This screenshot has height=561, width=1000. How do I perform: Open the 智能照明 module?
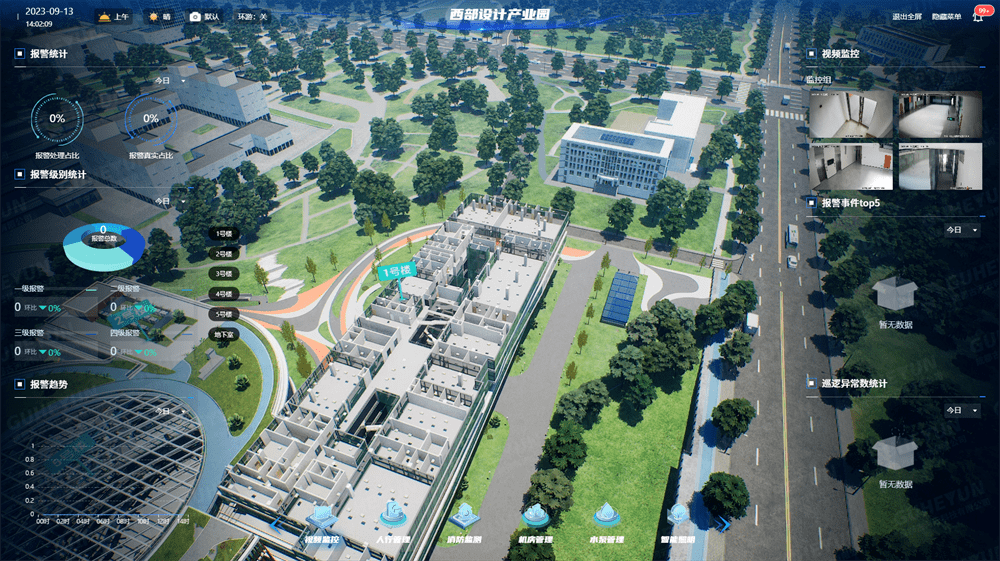pos(678,518)
